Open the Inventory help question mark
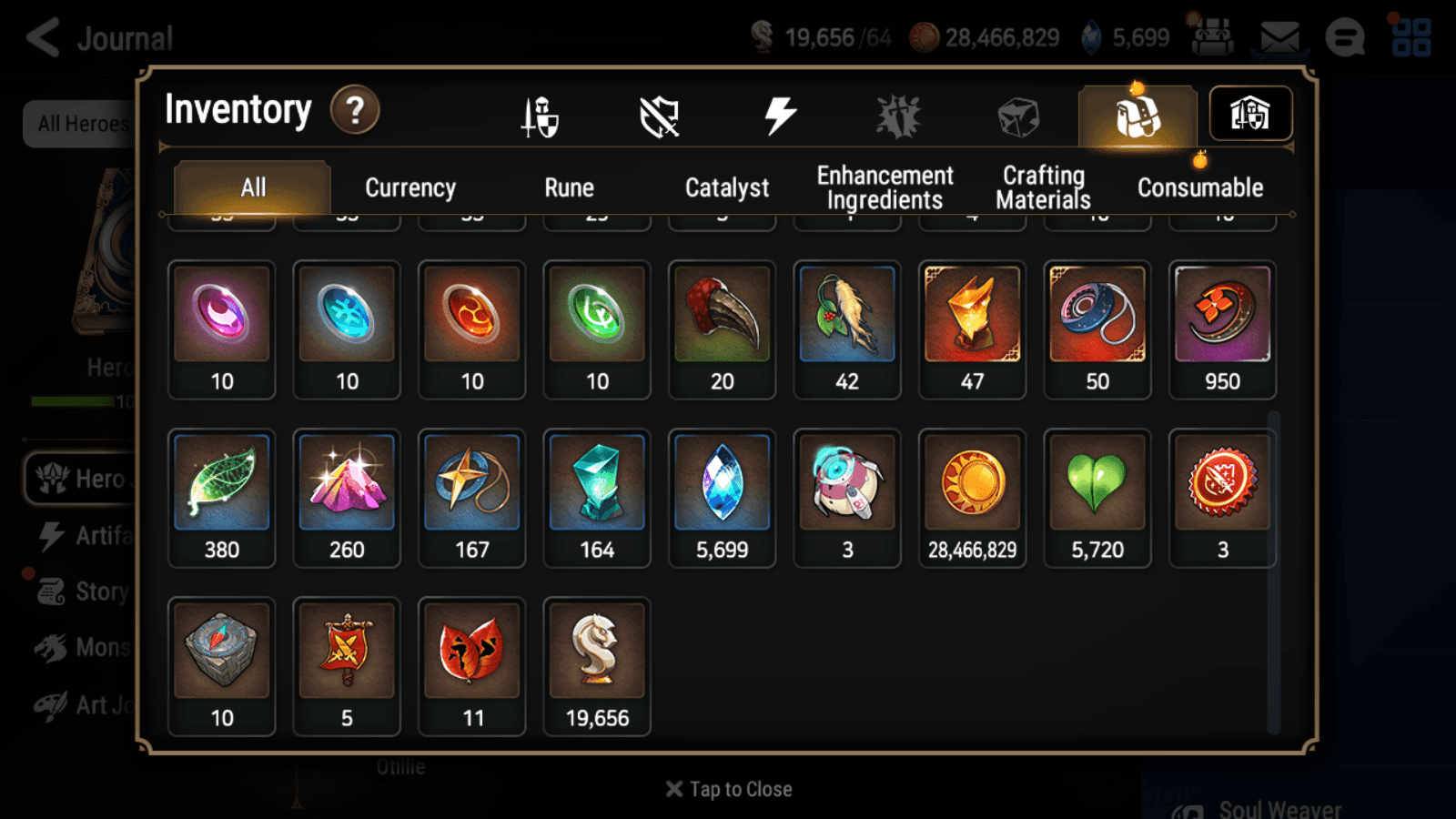The width and height of the screenshot is (1456, 819). pyautogui.click(x=355, y=110)
